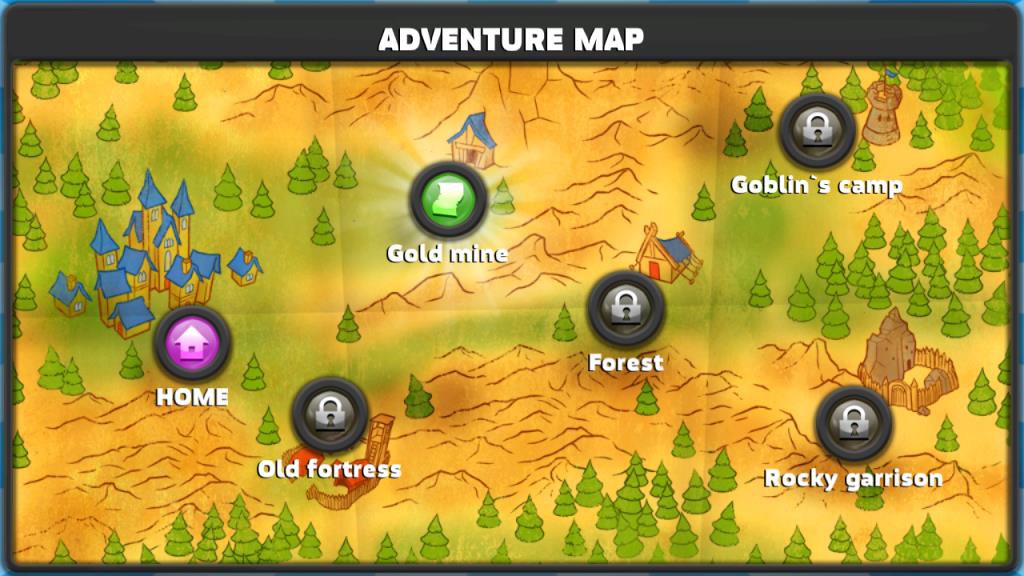Open the locked Goblin's camp marker

click(x=817, y=130)
